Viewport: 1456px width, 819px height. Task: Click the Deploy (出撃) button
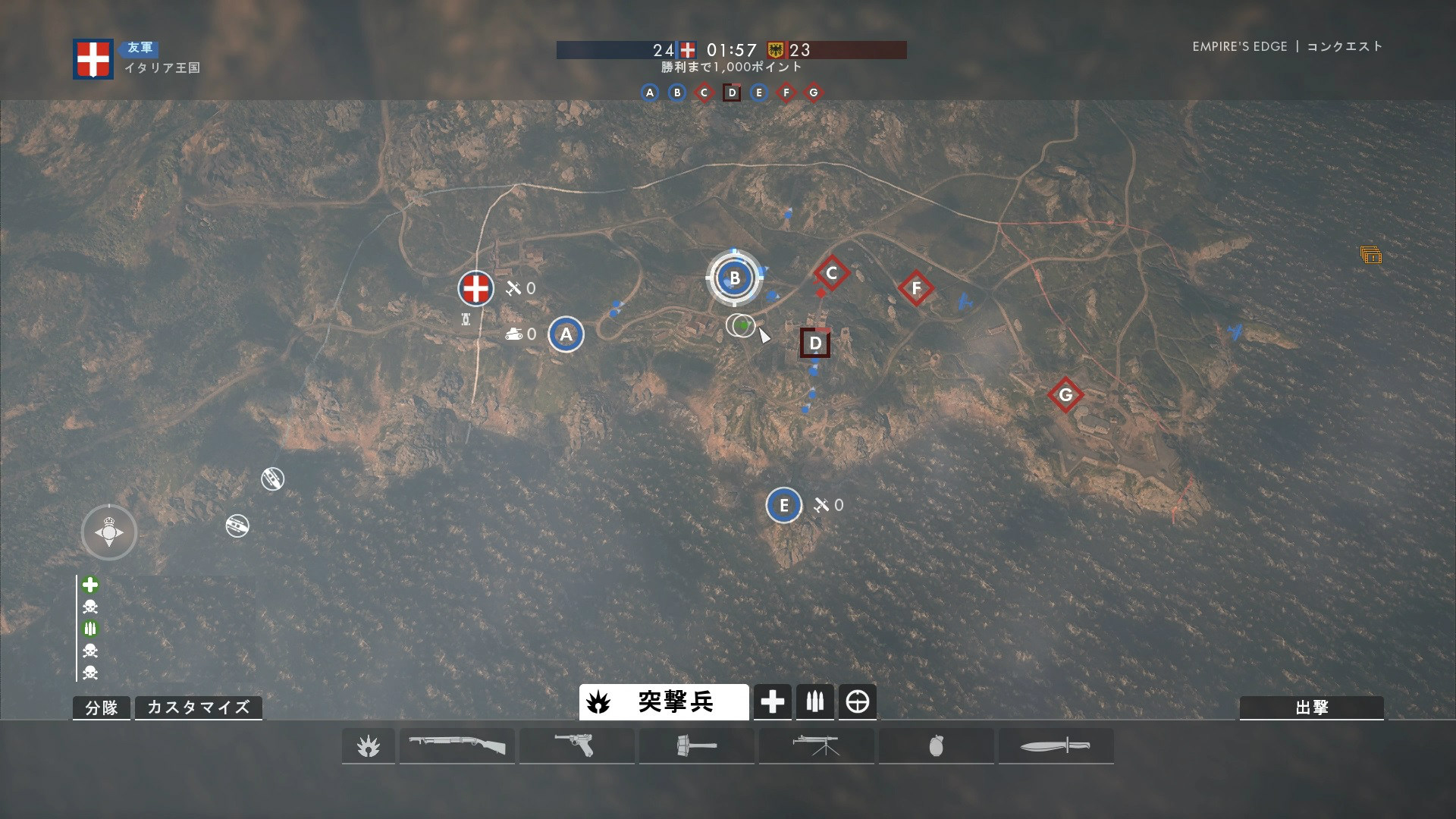(1311, 708)
